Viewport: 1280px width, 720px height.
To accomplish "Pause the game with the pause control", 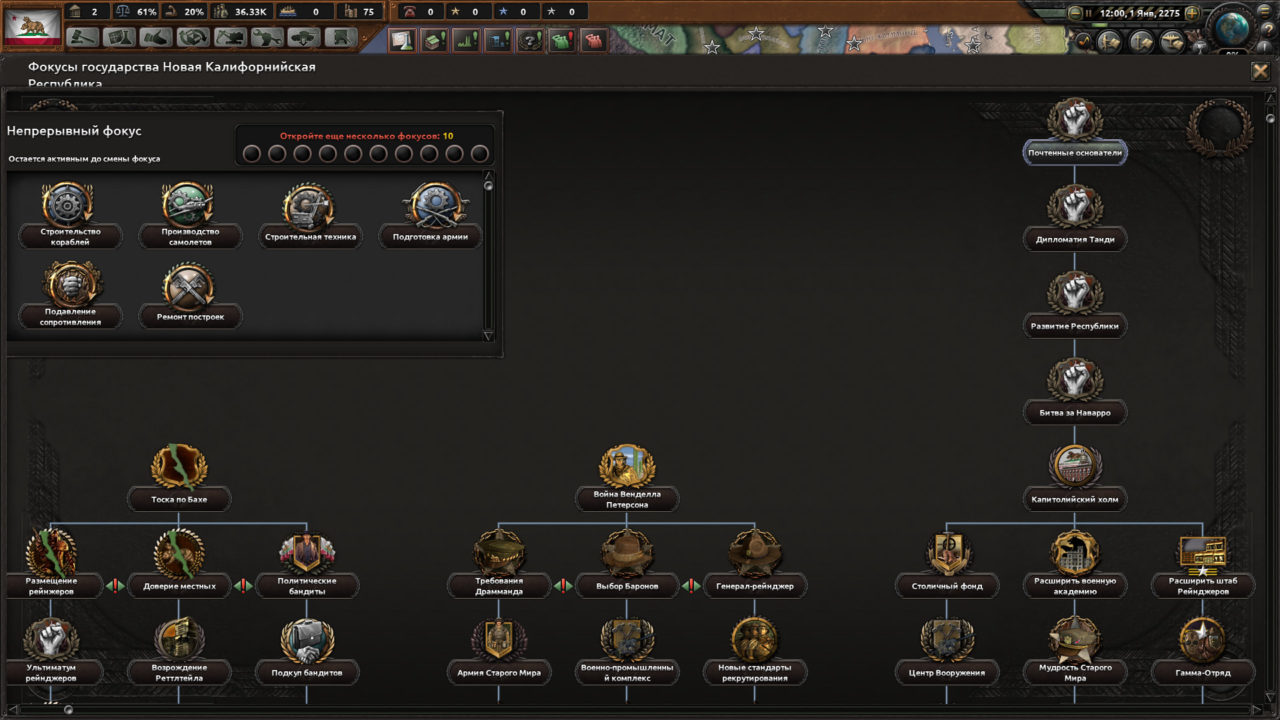I will tap(1088, 12).
